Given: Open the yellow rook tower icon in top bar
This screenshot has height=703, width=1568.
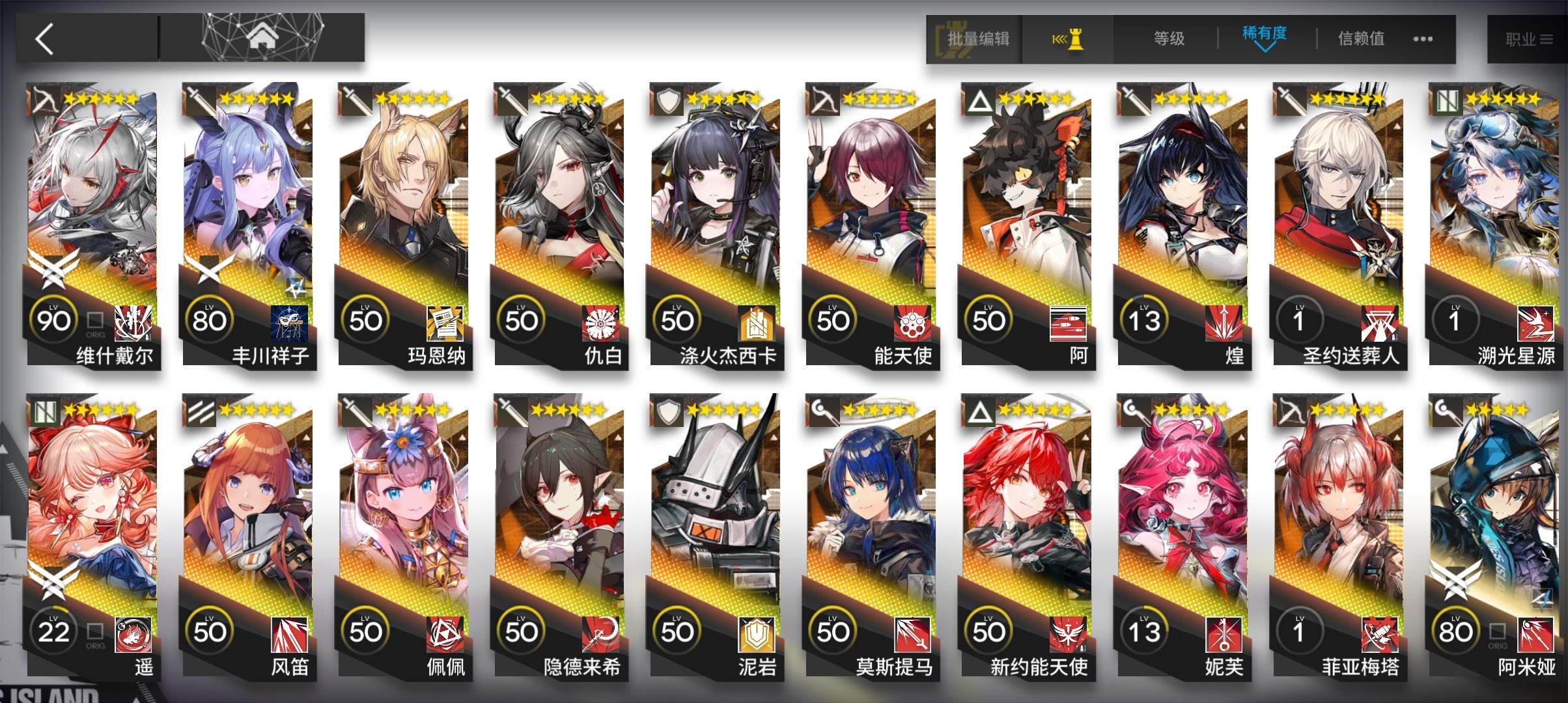Looking at the screenshot, I should click(1068, 39).
